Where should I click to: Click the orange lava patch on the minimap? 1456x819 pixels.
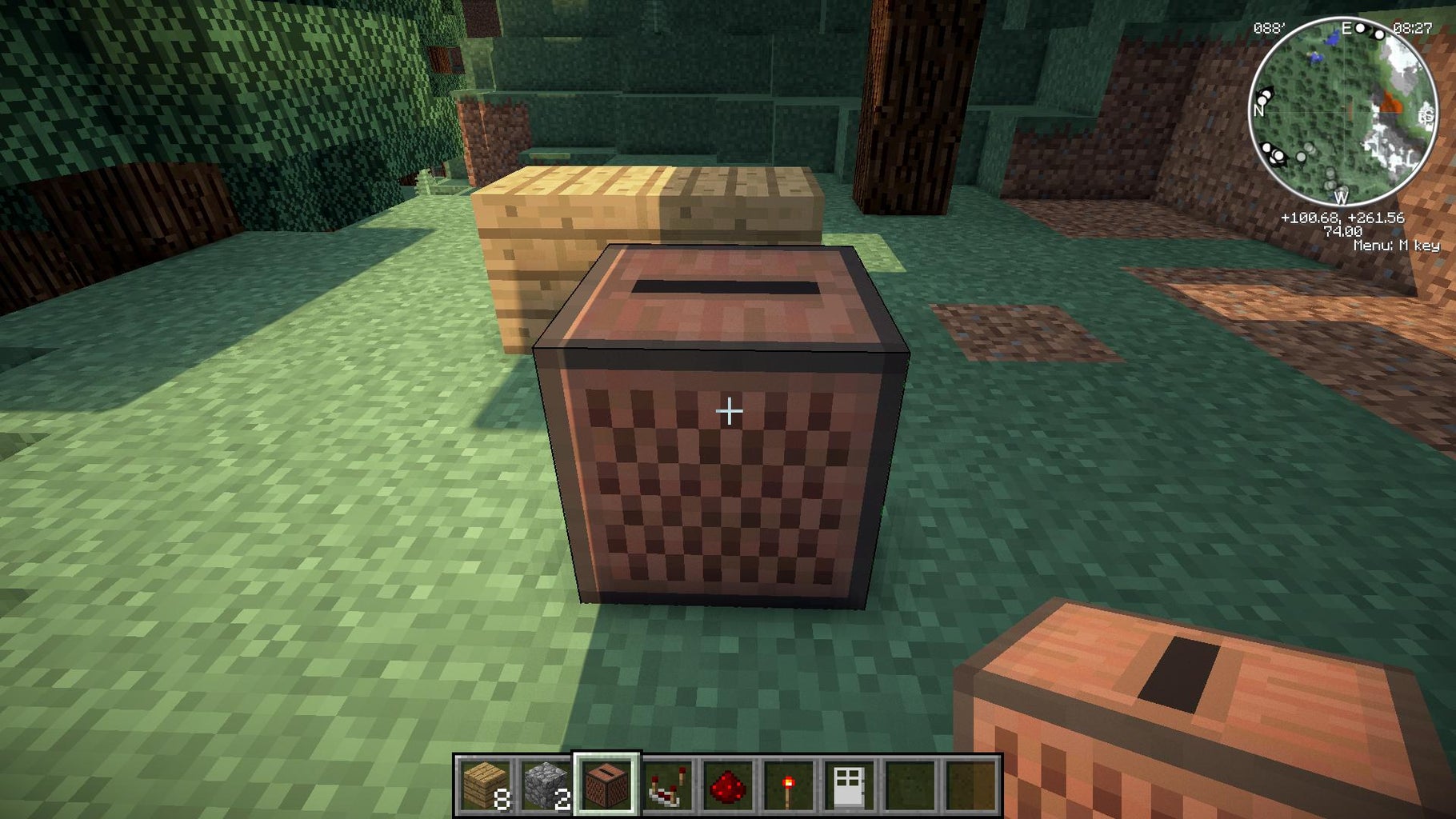(1392, 104)
